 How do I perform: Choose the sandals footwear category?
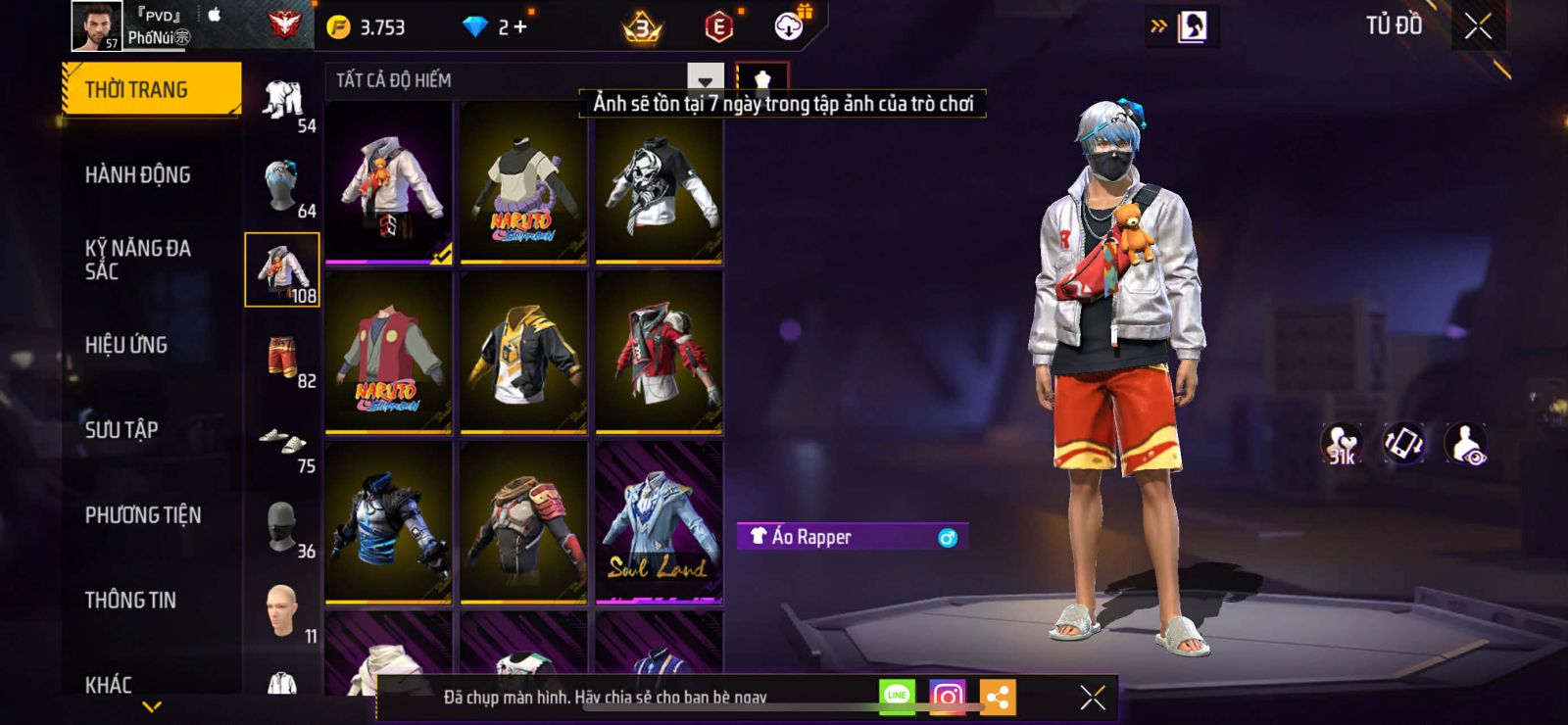point(282,443)
